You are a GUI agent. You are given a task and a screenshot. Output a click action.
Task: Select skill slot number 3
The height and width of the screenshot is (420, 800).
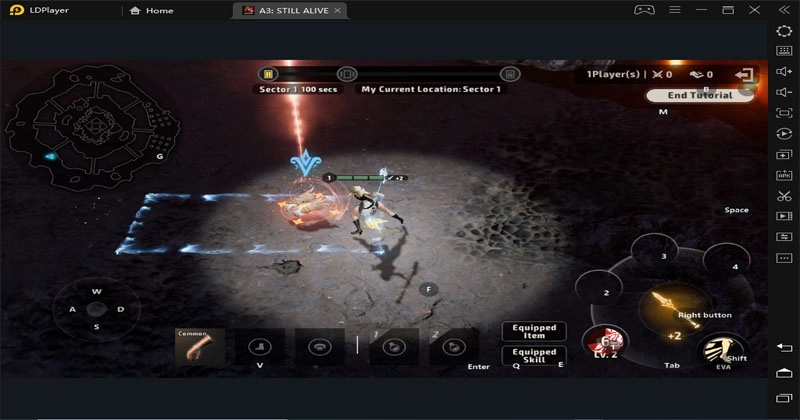point(662,256)
